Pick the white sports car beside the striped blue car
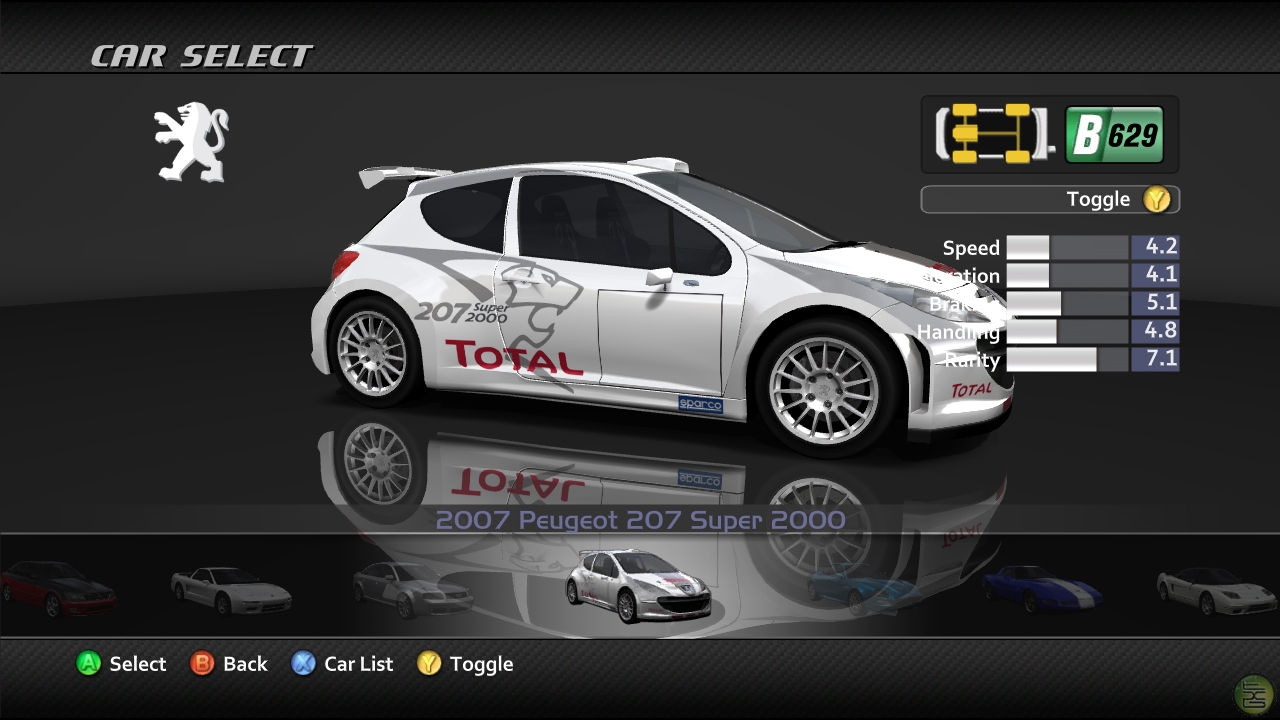The width and height of the screenshot is (1280, 720). [1217, 588]
